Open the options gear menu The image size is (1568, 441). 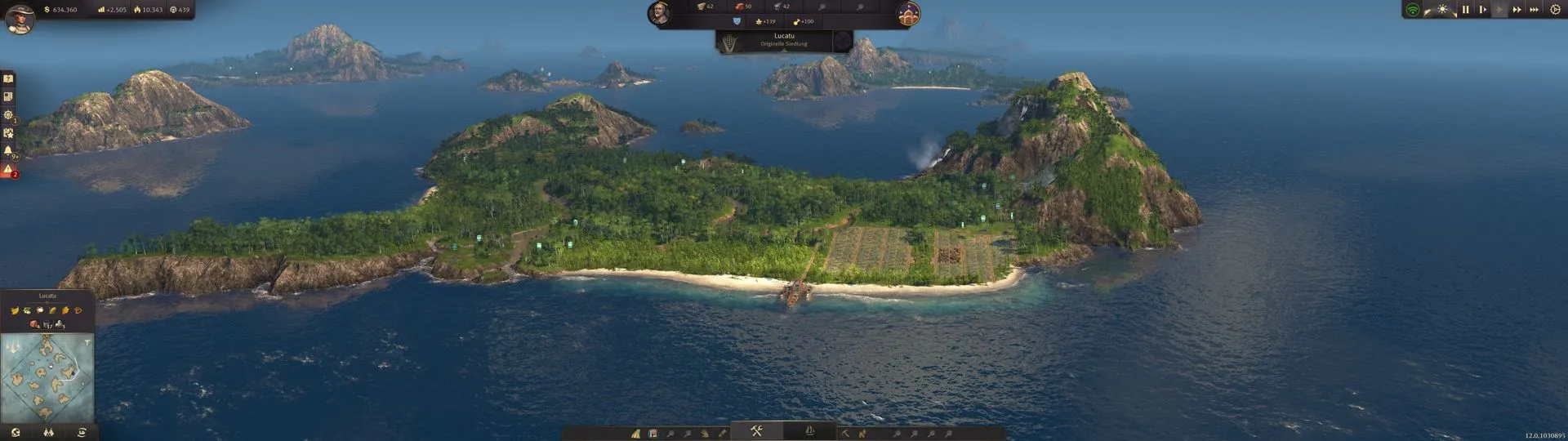coord(1555,10)
